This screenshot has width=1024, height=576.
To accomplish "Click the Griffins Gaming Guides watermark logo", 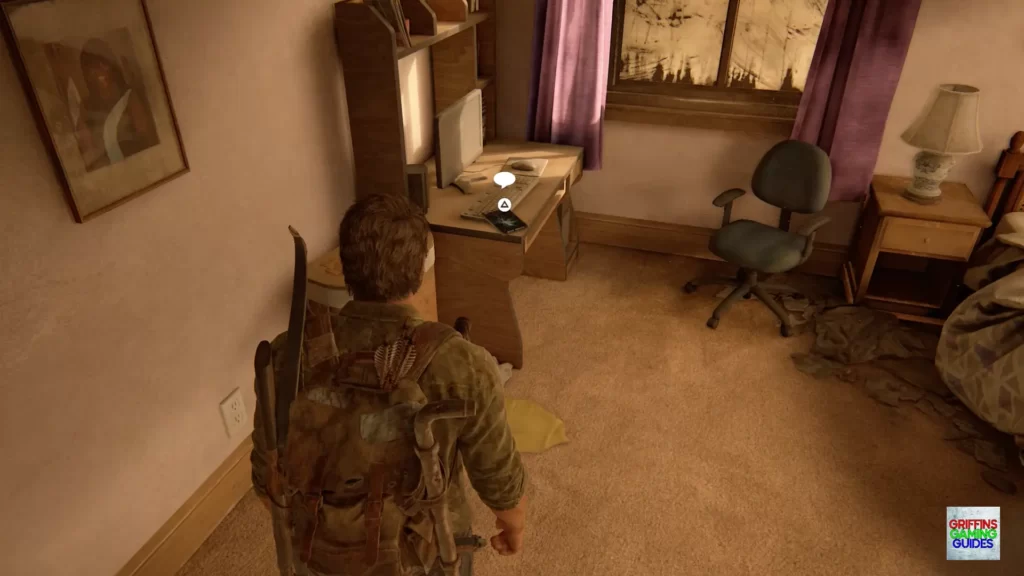I will click(x=972, y=533).
